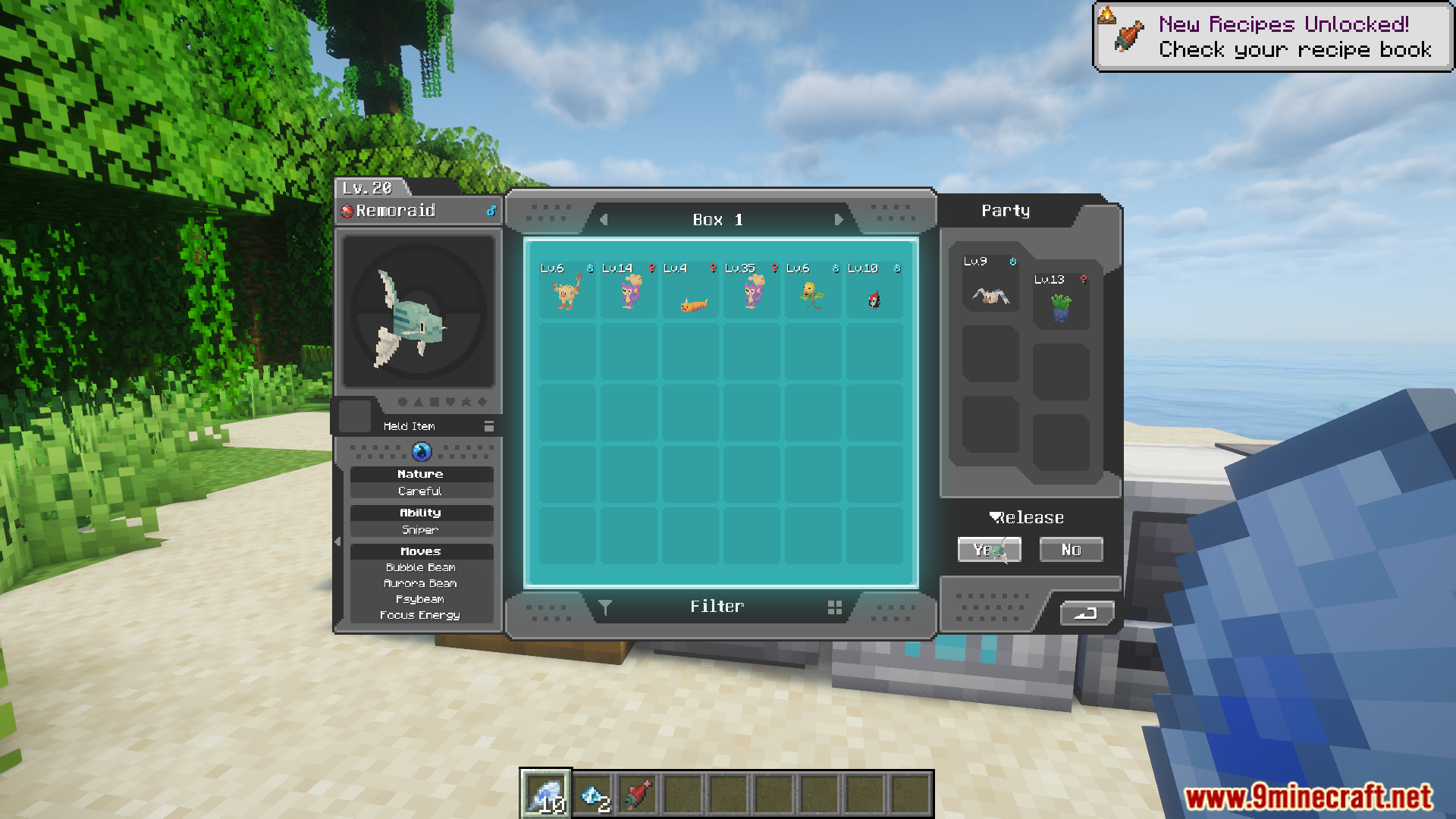
Task: Select the hotbar slot holding 10 items
Action: tap(545, 794)
